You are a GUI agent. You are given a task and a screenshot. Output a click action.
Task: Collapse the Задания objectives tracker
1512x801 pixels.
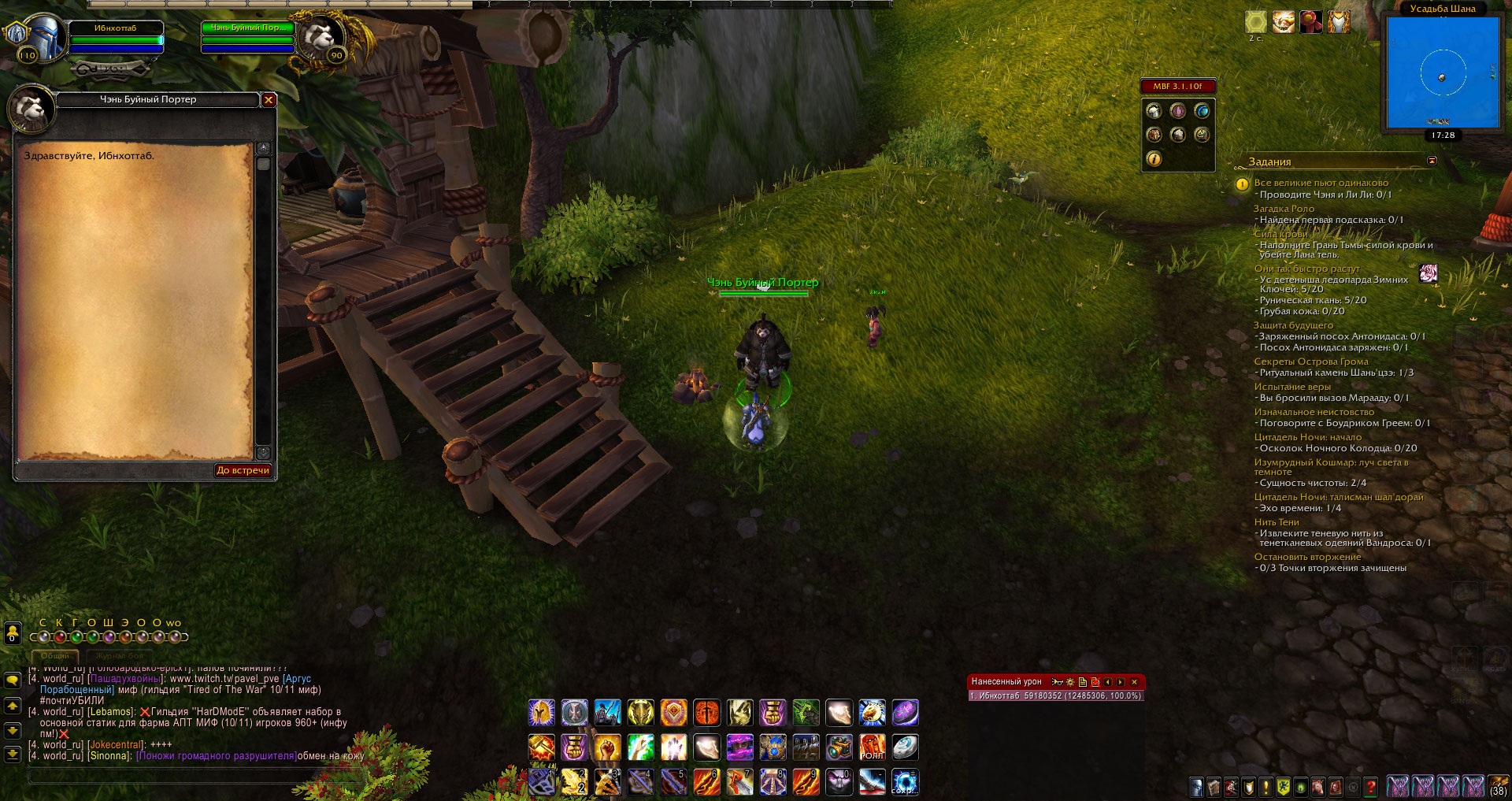[x=1432, y=161]
